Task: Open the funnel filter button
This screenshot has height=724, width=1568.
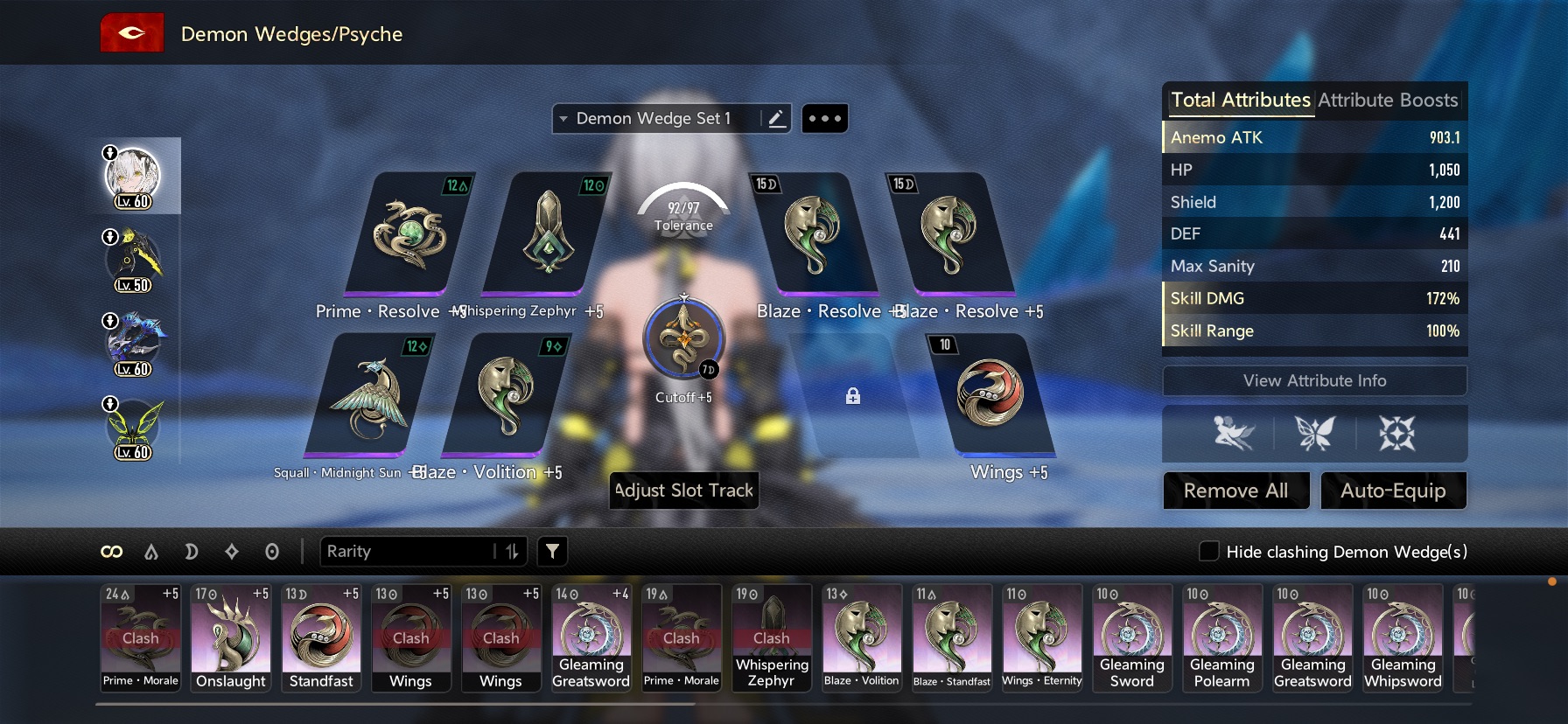Action: coord(552,551)
